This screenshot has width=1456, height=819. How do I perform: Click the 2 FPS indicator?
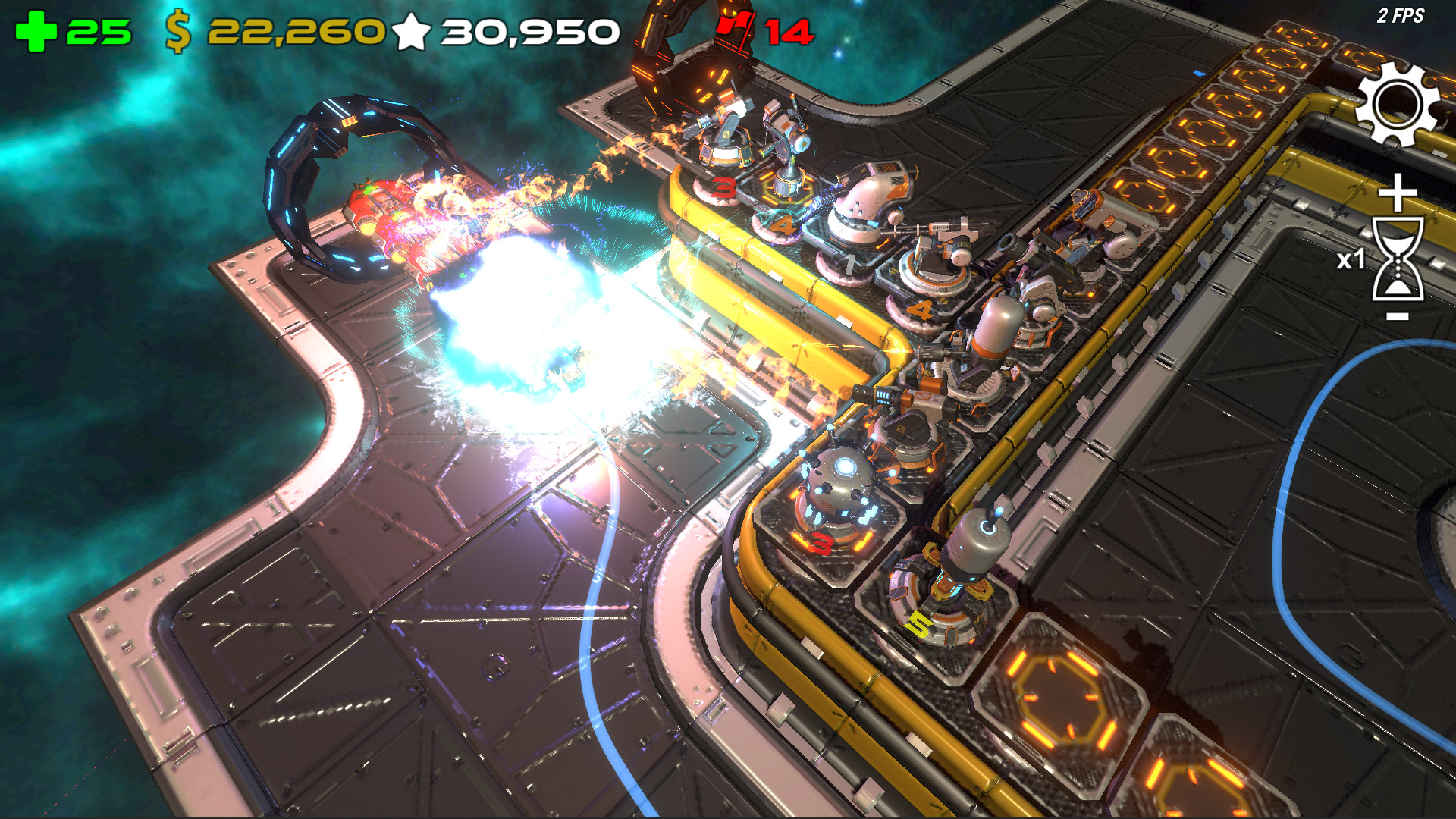pos(1402,14)
